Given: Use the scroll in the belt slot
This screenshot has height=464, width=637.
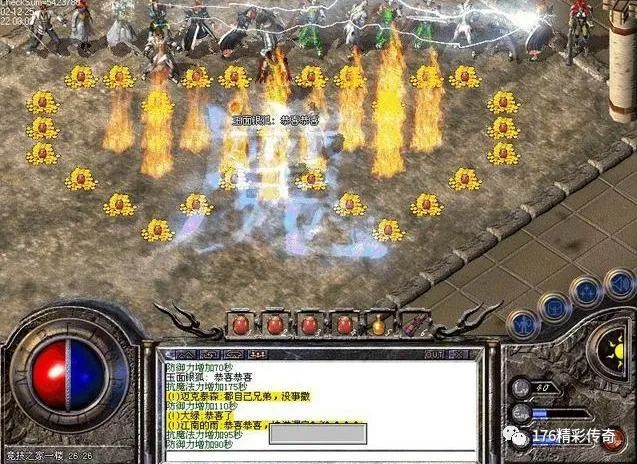Looking at the screenshot, I should (x=413, y=324).
